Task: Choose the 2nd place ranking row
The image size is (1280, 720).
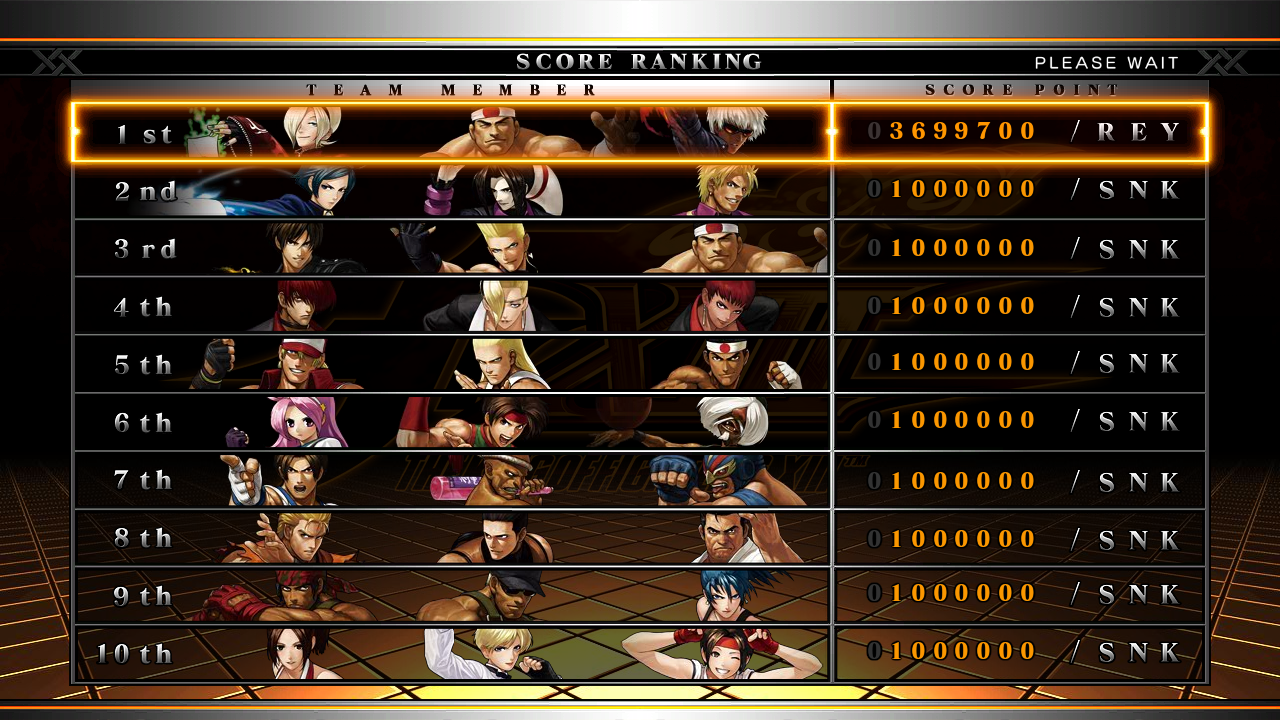Action: pos(640,190)
